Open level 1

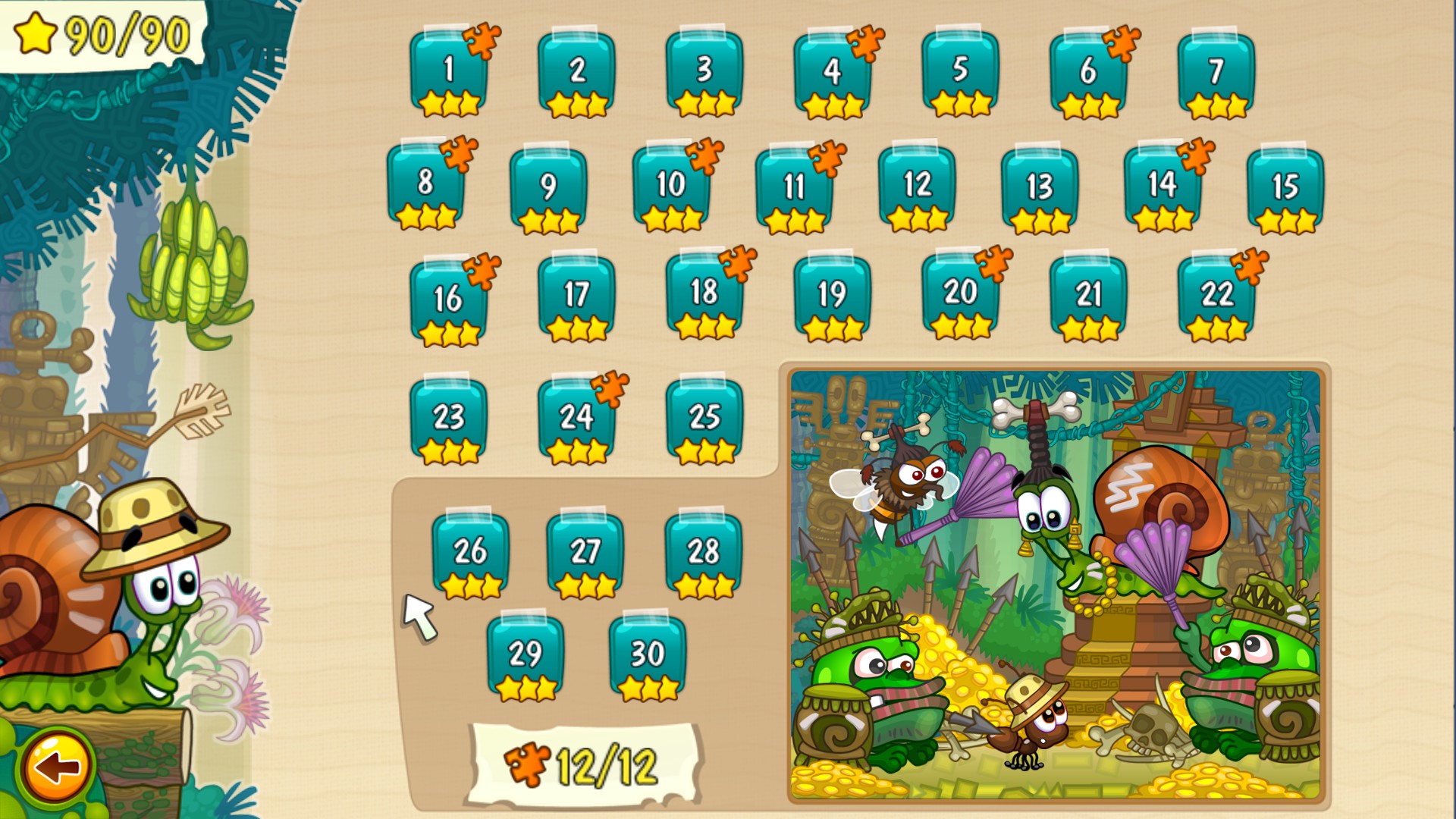click(x=450, y=68)
